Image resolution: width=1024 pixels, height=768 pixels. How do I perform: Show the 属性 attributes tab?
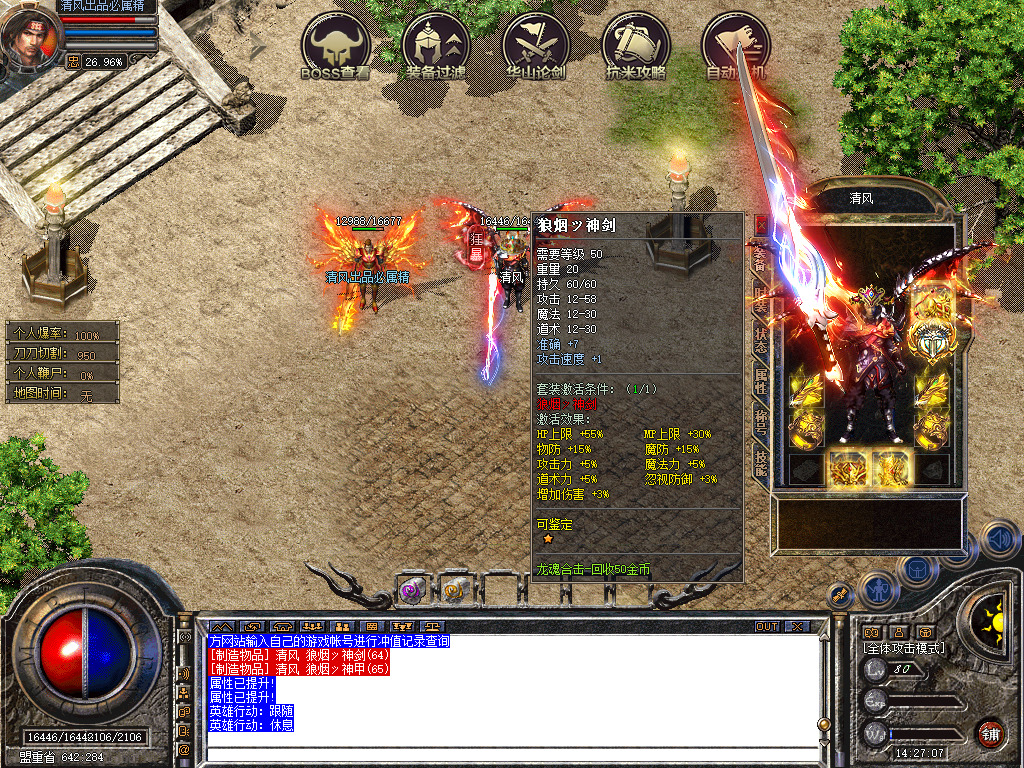coord(760,379)
